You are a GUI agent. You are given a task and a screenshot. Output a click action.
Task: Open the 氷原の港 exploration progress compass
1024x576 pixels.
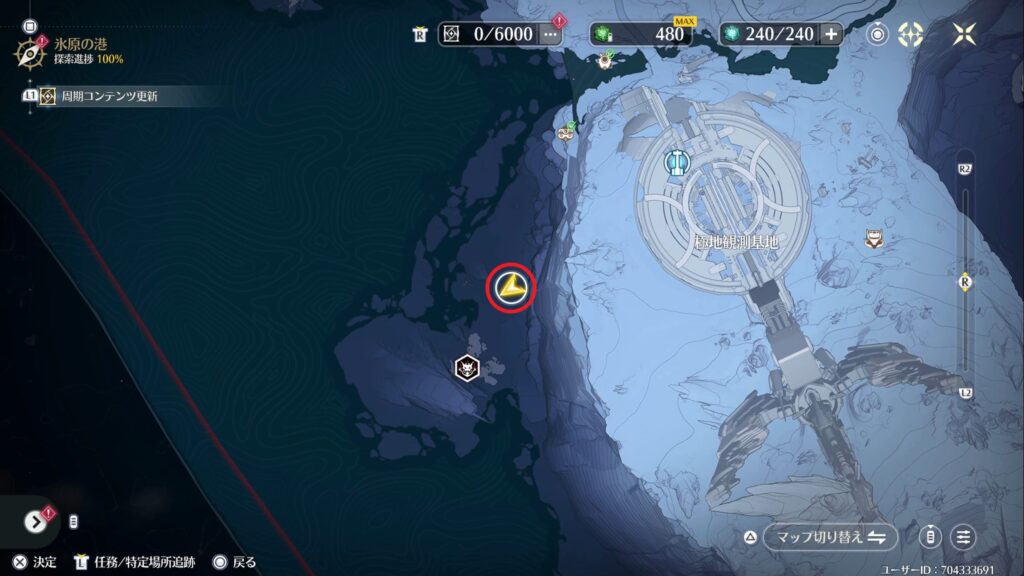coord(29,50)
